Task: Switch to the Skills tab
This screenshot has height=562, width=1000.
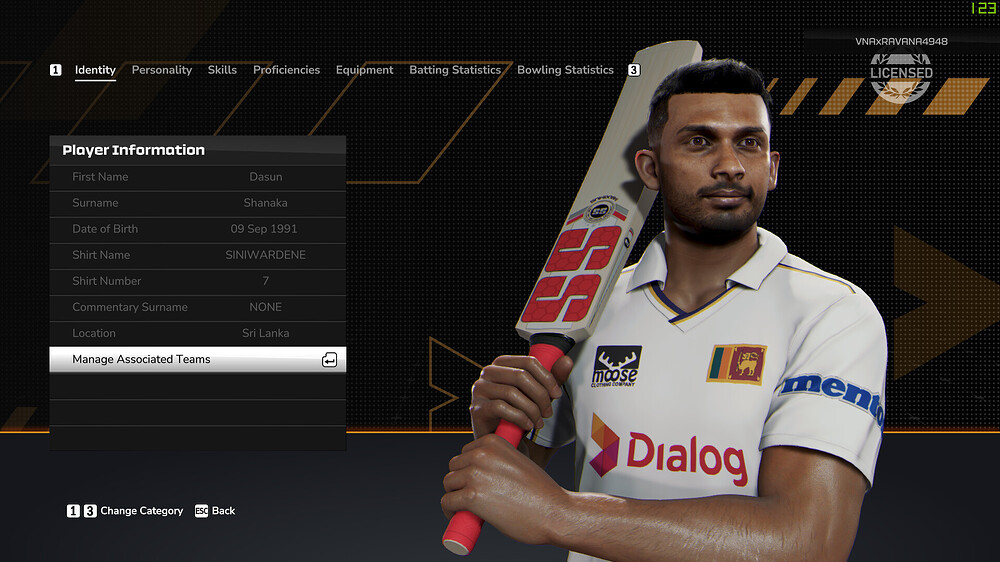Action: point(222,70)
